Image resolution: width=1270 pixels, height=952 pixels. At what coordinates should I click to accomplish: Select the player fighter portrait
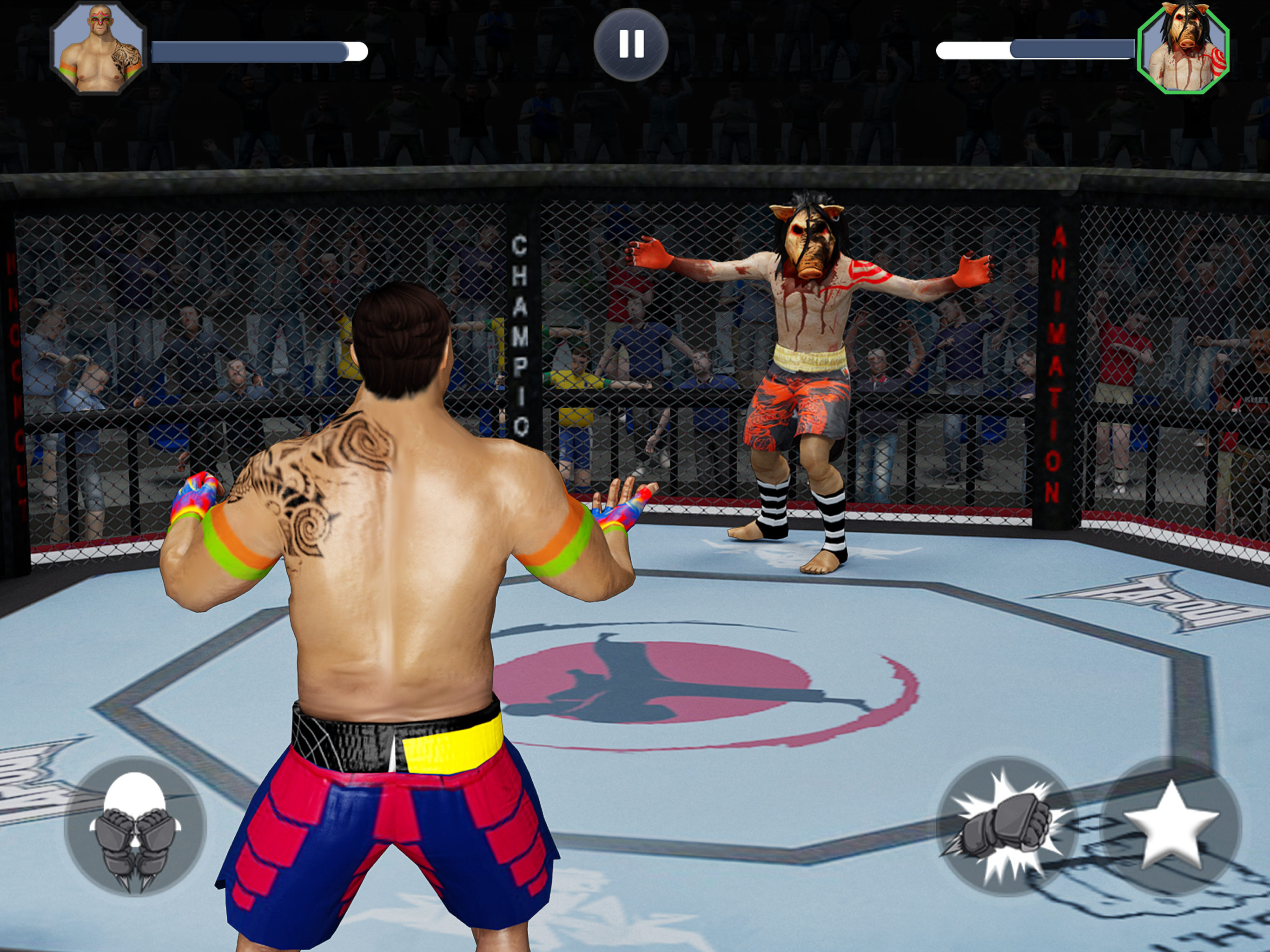coord(98,48)
